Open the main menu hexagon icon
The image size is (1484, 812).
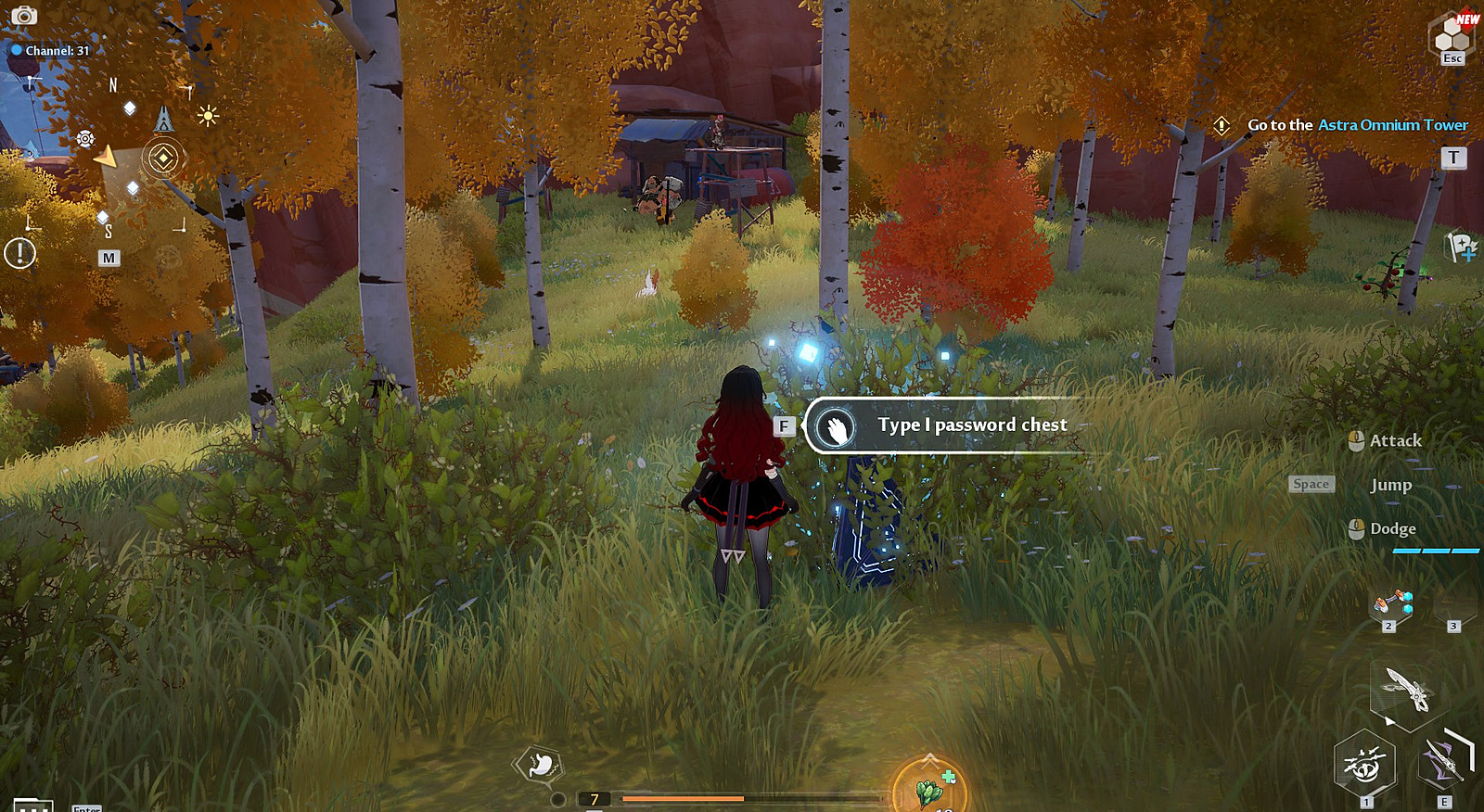1452,37
